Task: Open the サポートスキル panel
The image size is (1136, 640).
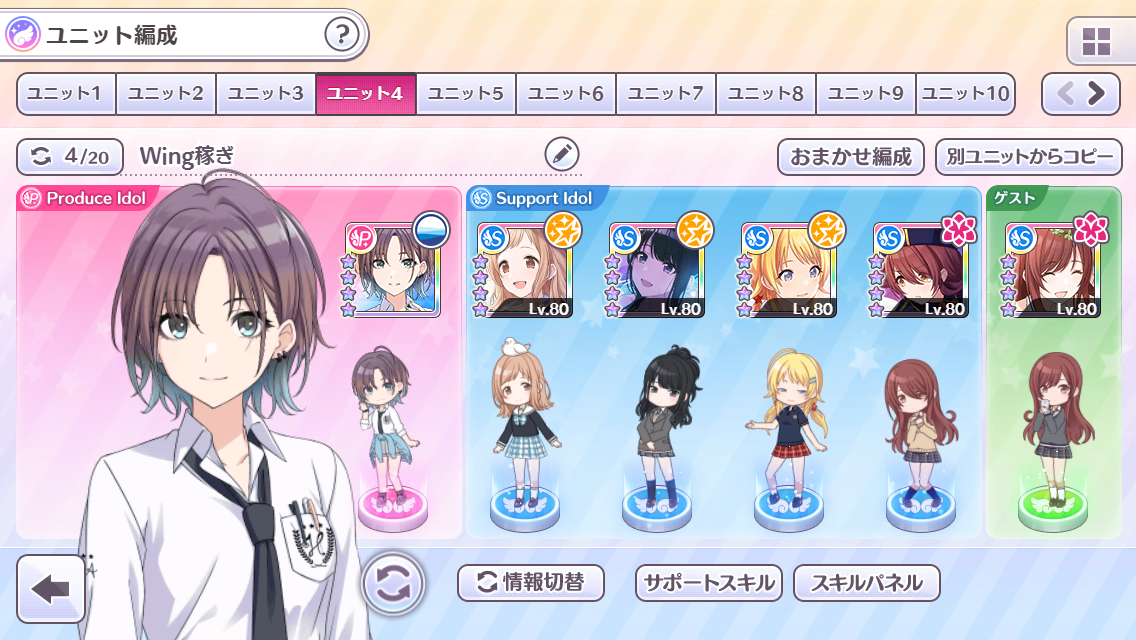Action: (709, 583)
